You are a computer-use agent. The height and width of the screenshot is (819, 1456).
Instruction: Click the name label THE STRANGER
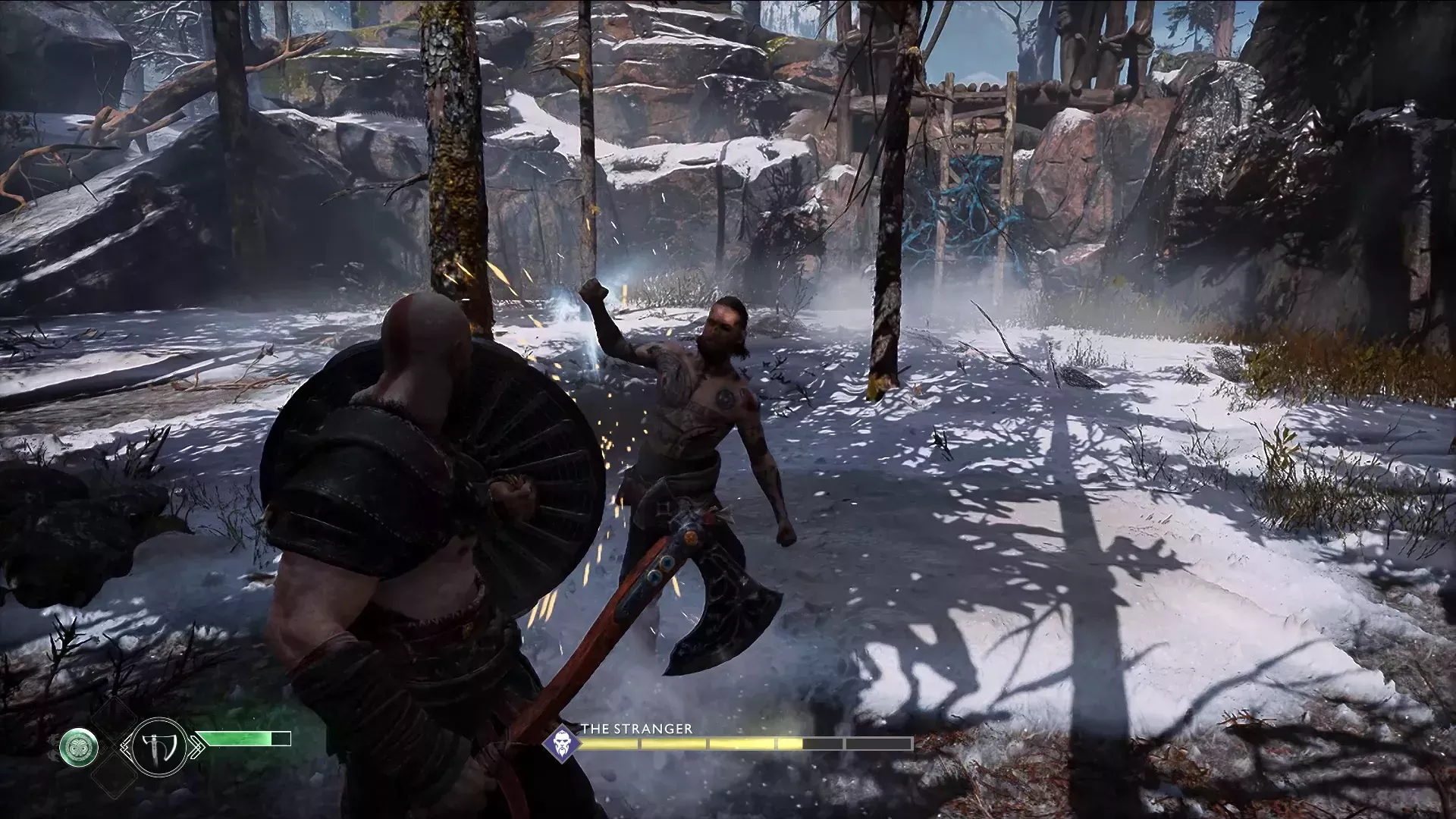(x=635, y=728)
